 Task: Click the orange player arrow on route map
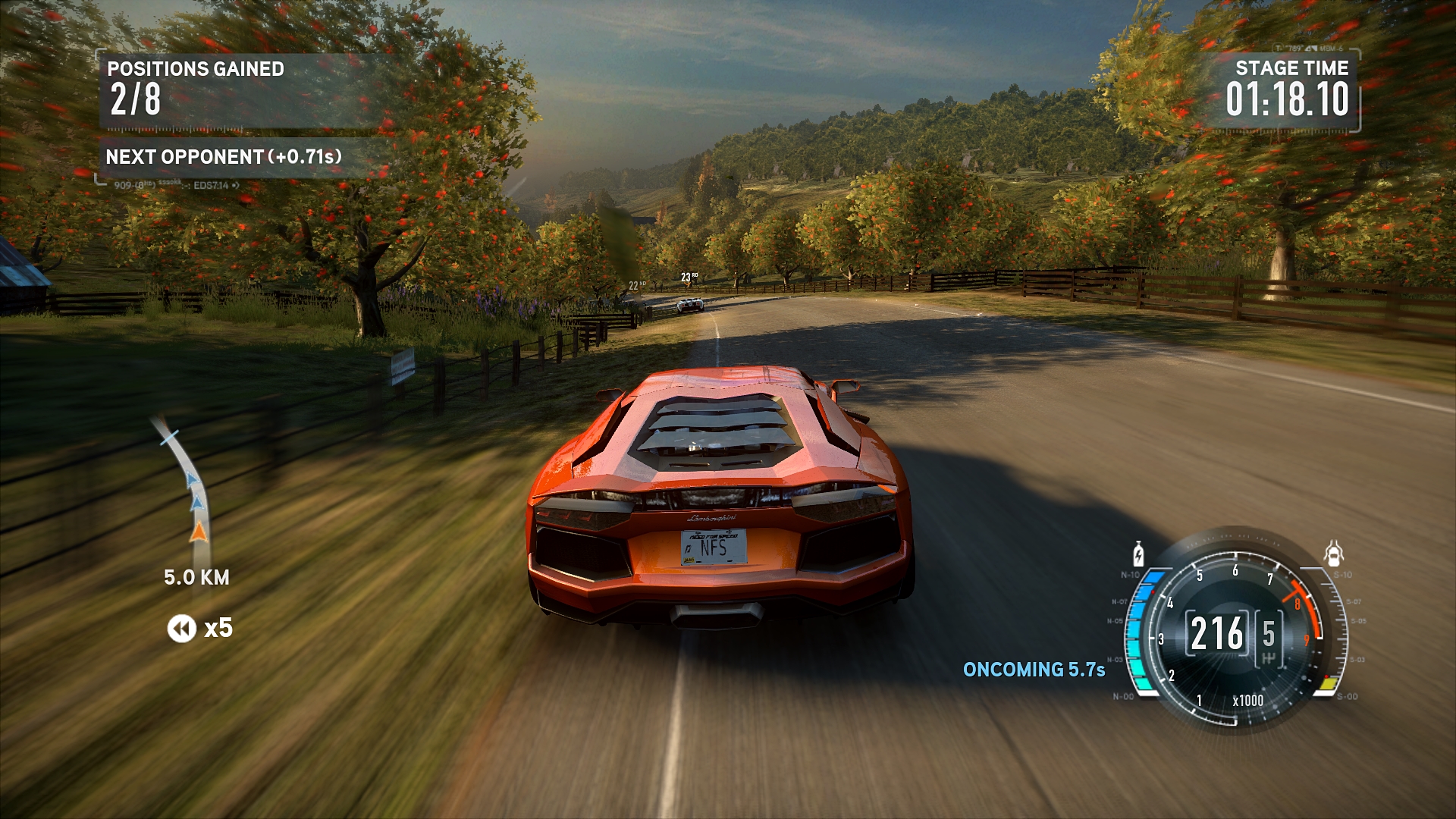[198, 532]
